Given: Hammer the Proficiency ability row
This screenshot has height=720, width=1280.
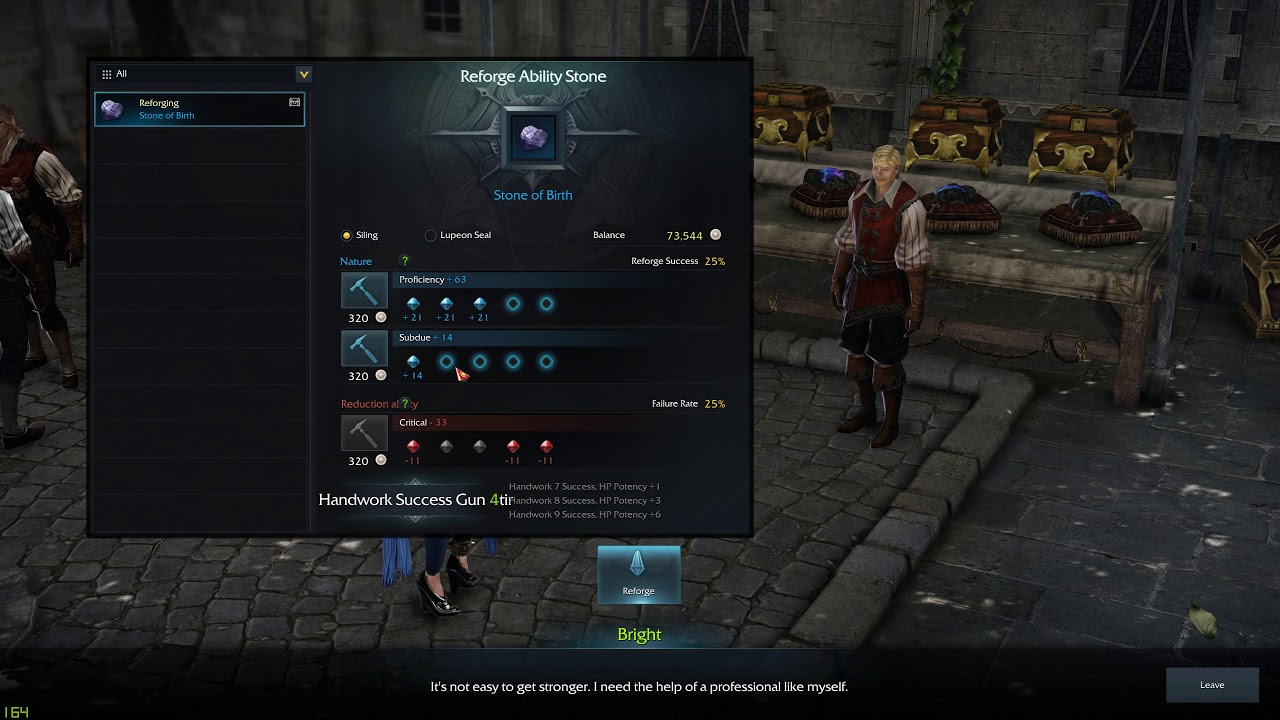Looking at the screenshot, I should point(363,291).
